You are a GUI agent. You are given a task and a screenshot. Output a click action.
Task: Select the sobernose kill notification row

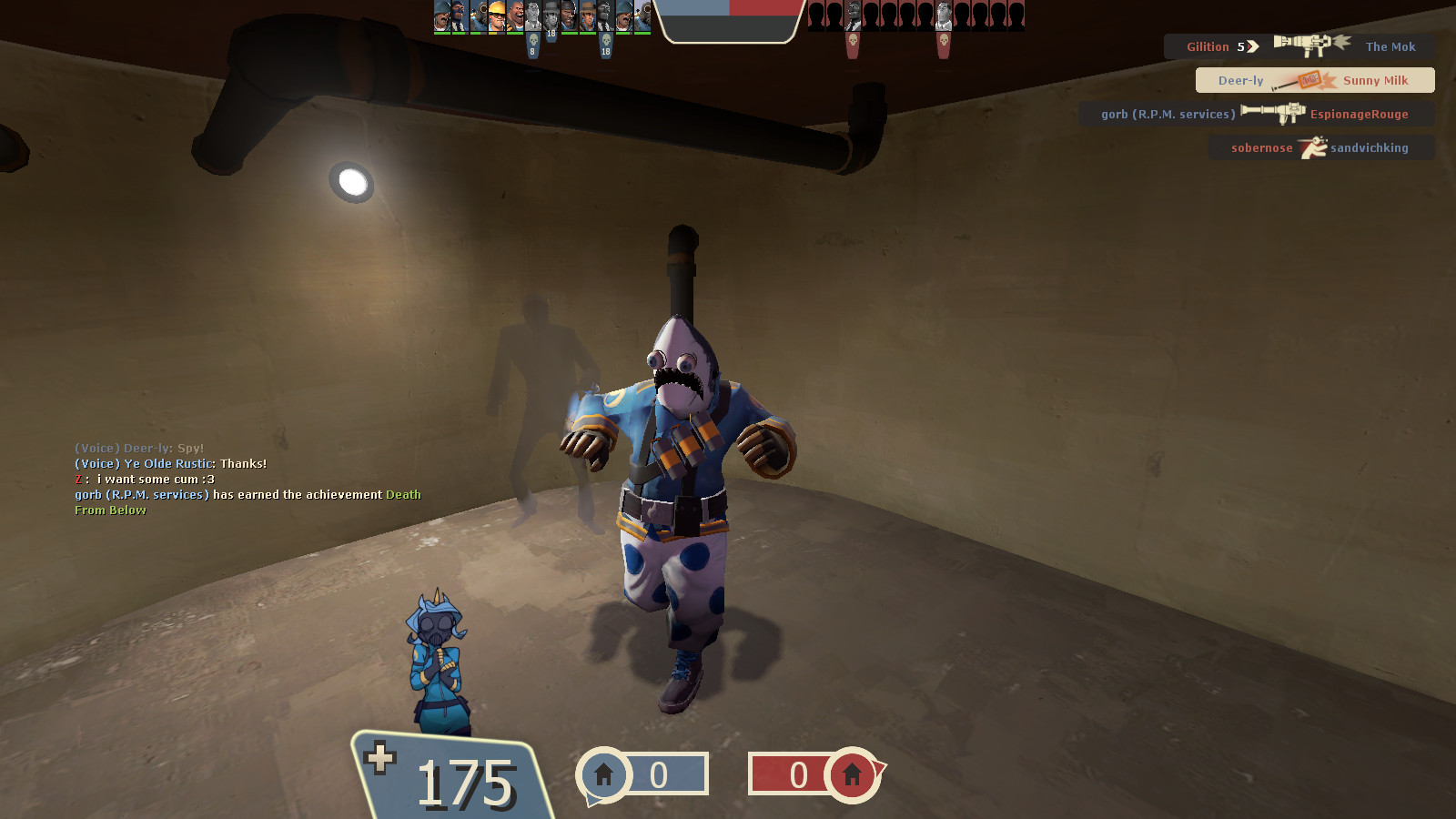tap(1320, 147)
